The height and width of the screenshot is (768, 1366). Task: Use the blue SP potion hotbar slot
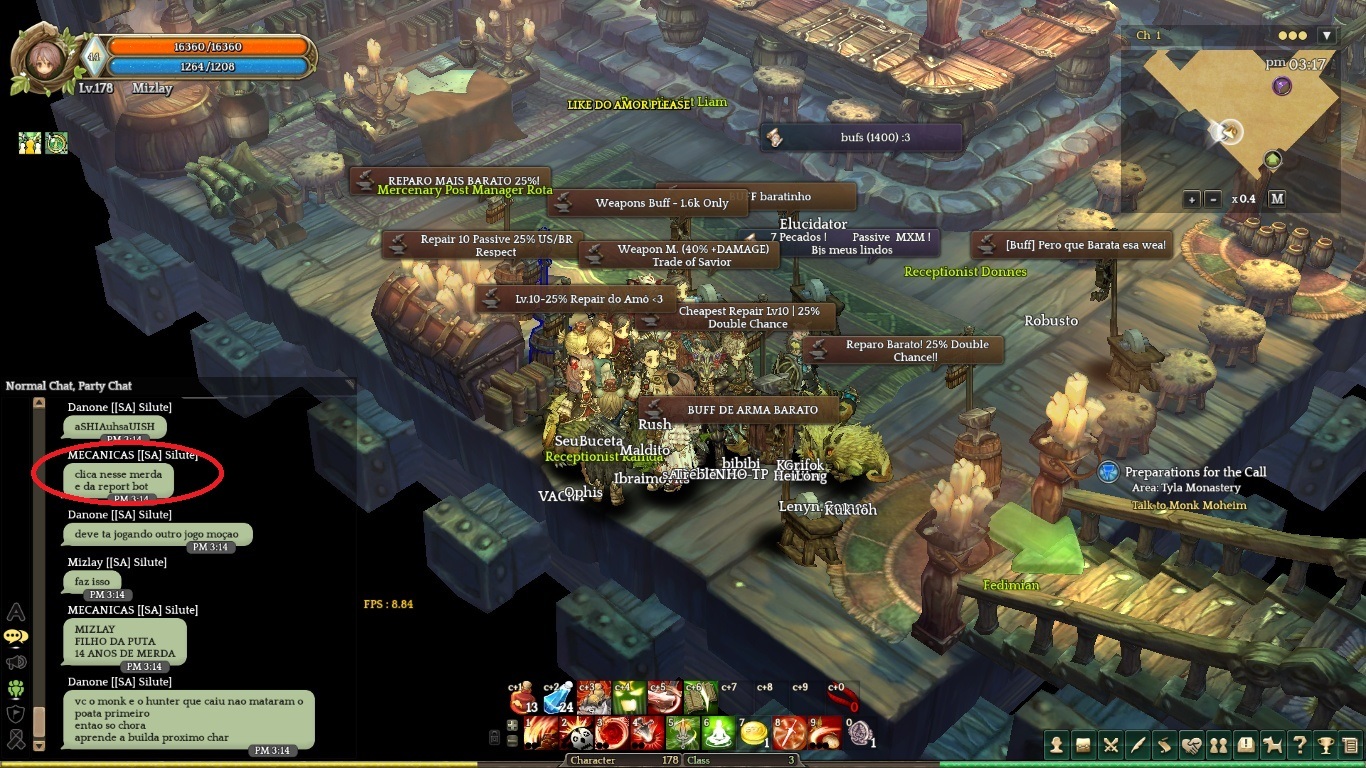coord(559,698)
